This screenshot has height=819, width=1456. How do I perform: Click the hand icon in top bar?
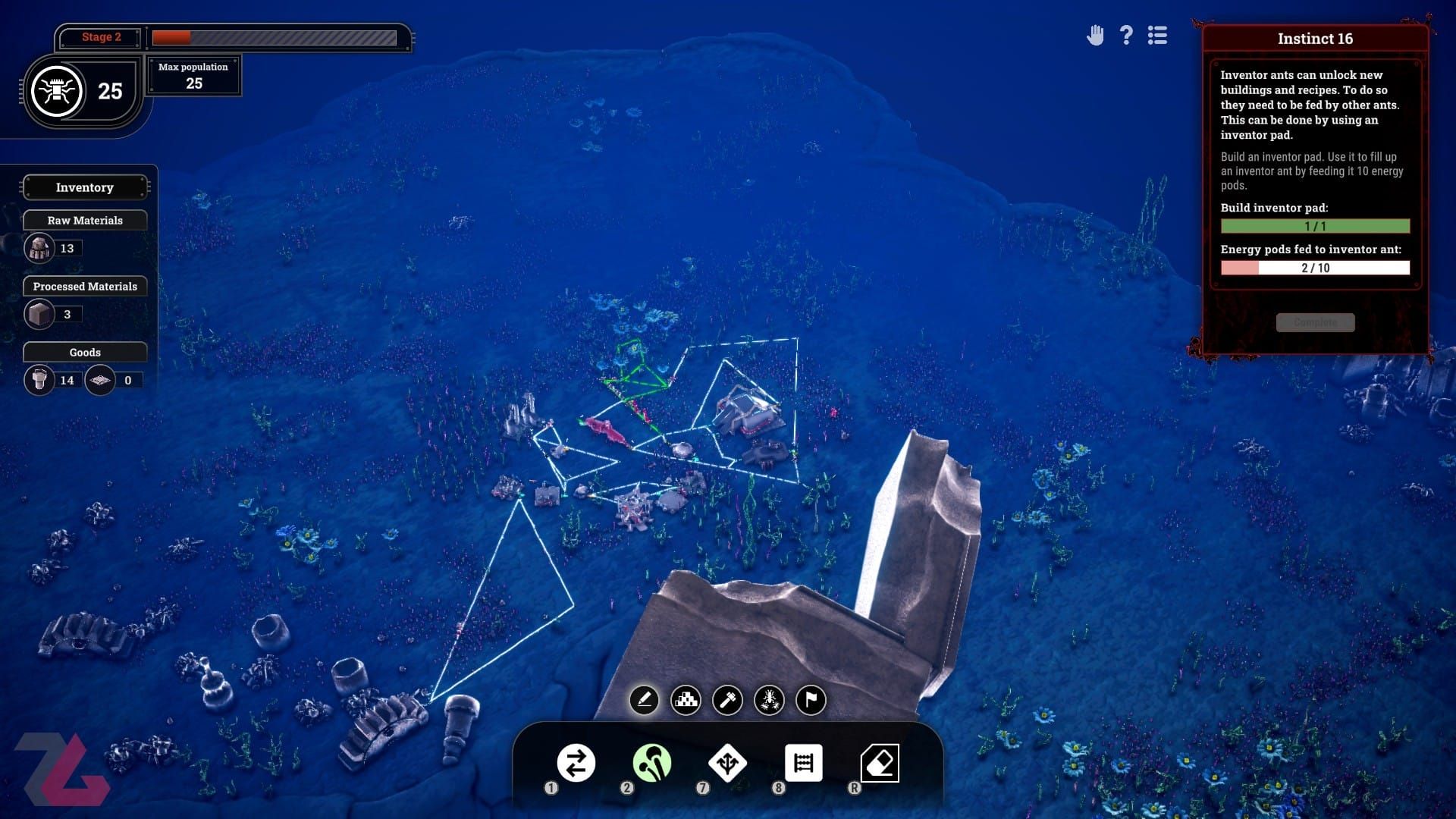1095,36
